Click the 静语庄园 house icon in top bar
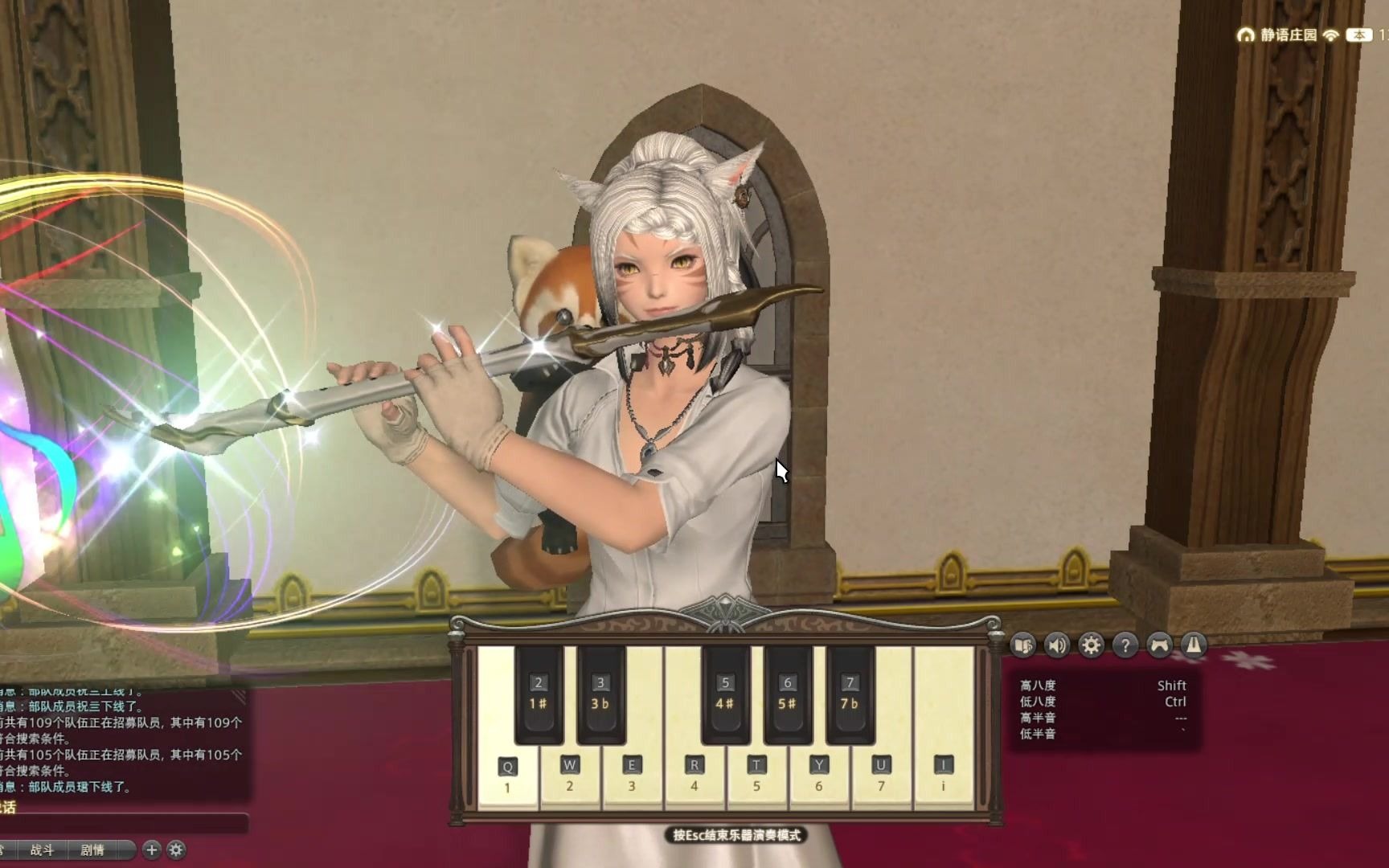Viewport: 1389px width, 868px height. [1248, 35]
